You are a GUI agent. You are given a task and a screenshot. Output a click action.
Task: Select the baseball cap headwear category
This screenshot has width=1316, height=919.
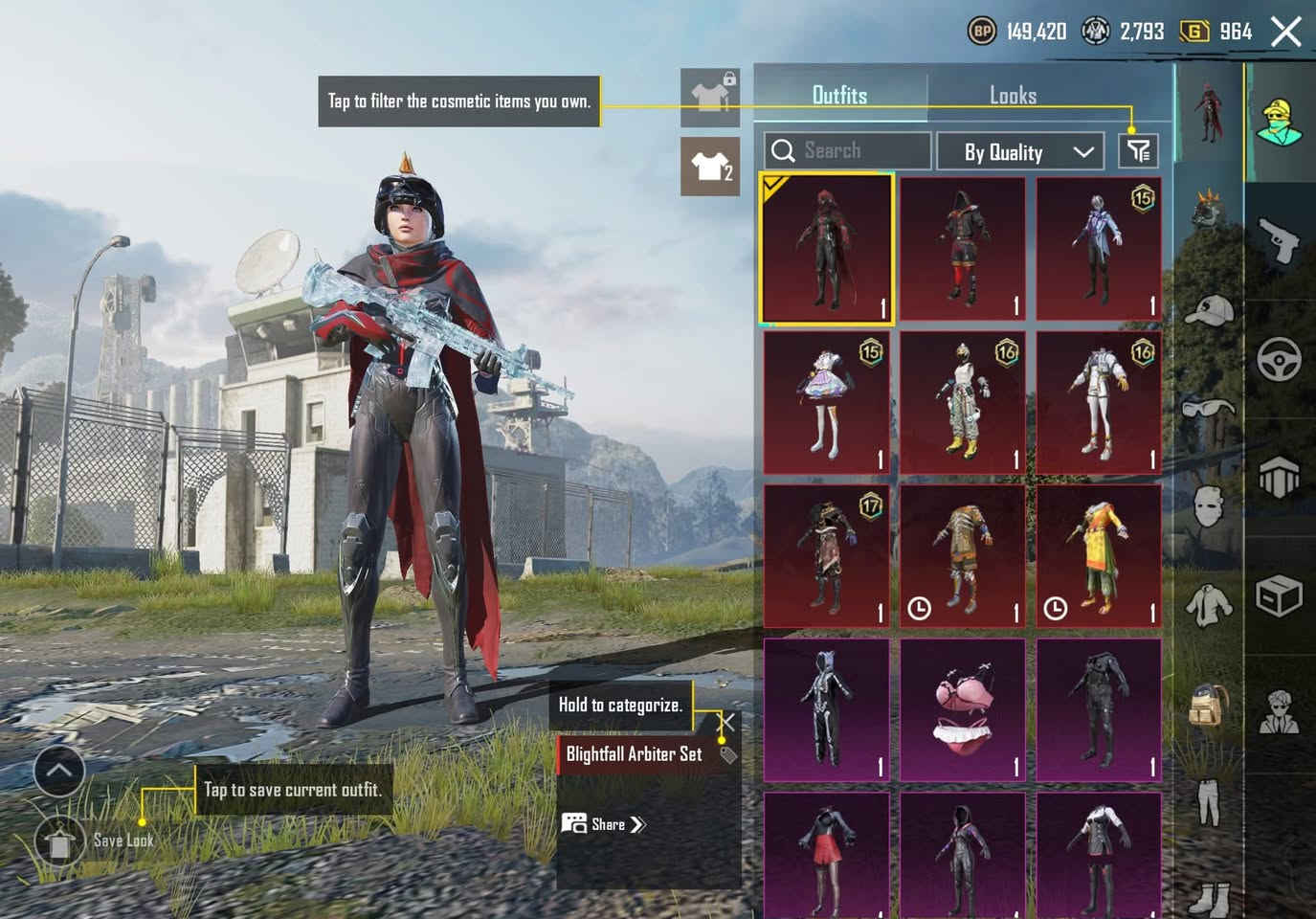point(1209,310)
